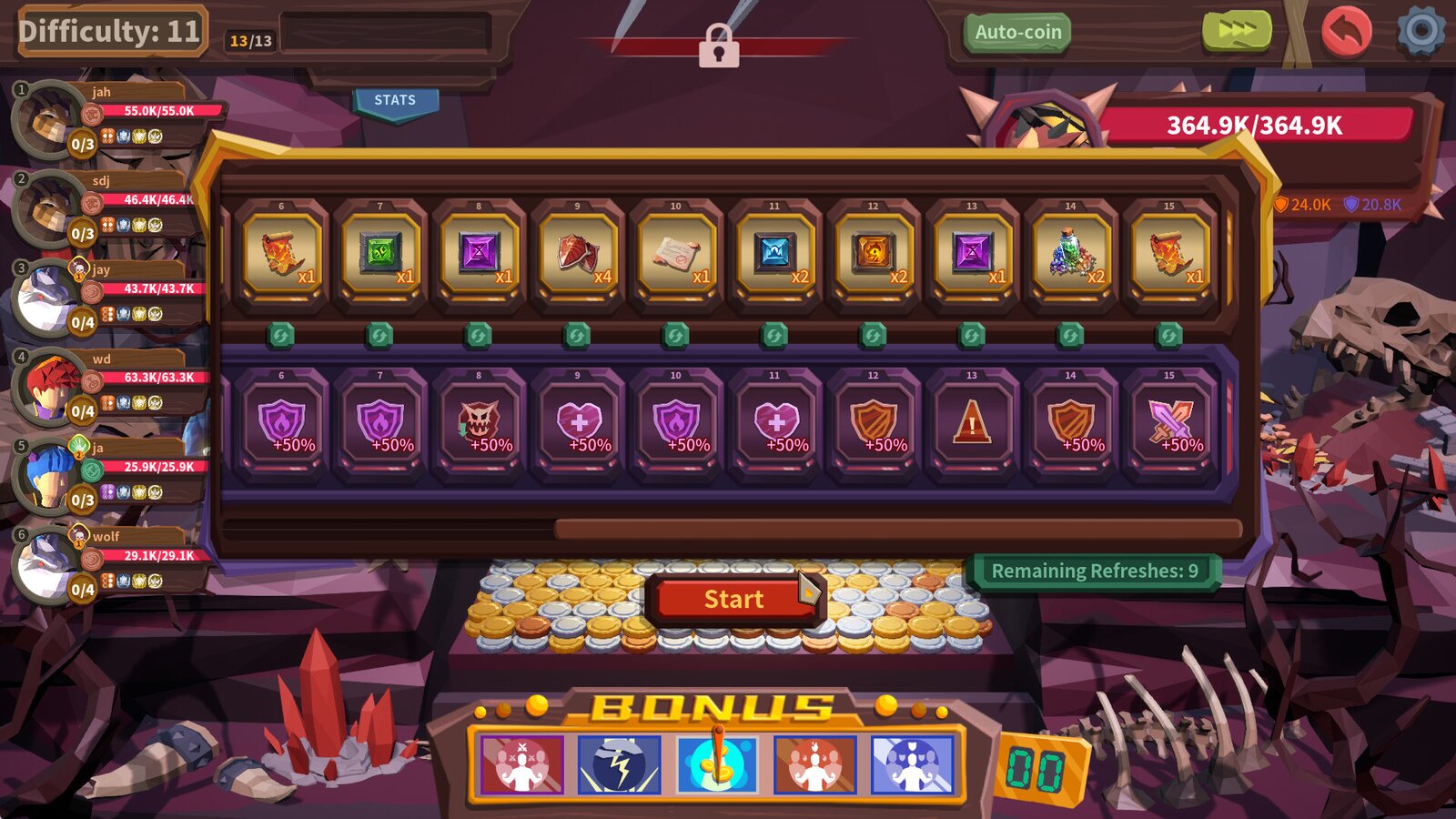Enable Auto-coin mode
This screenshot has height=819, width=1456.
1016,31
